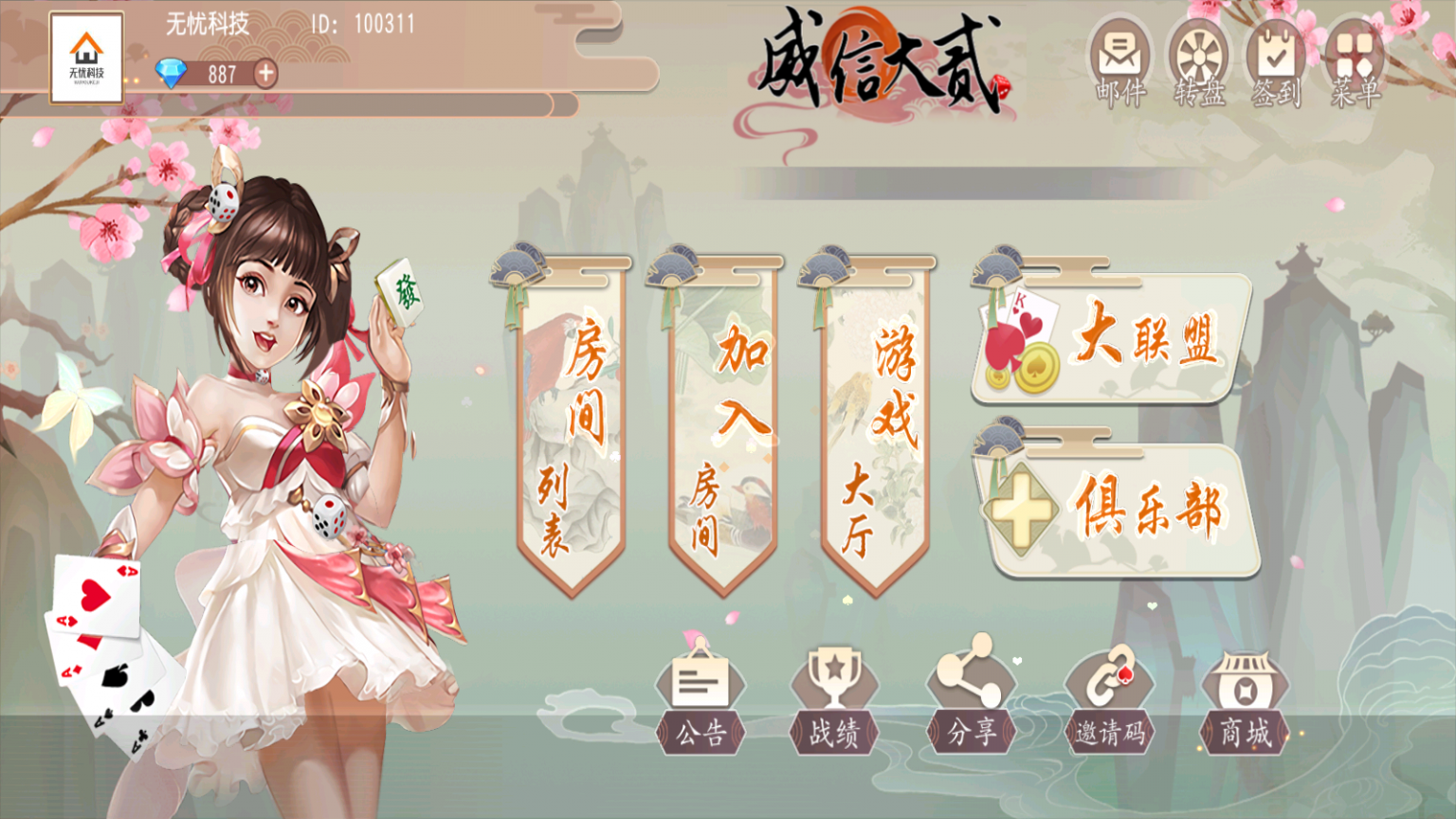Click the card suits icon on 大联盟

pyautogui.click(x=1022, y=341)
